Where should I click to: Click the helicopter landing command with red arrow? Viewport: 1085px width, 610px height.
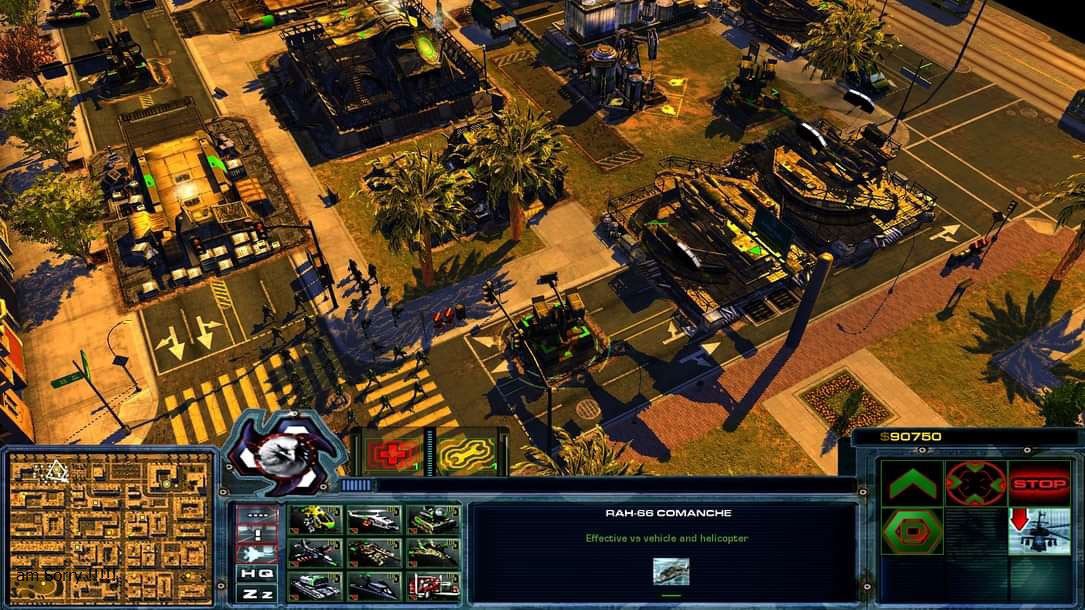coord(1039,531)
